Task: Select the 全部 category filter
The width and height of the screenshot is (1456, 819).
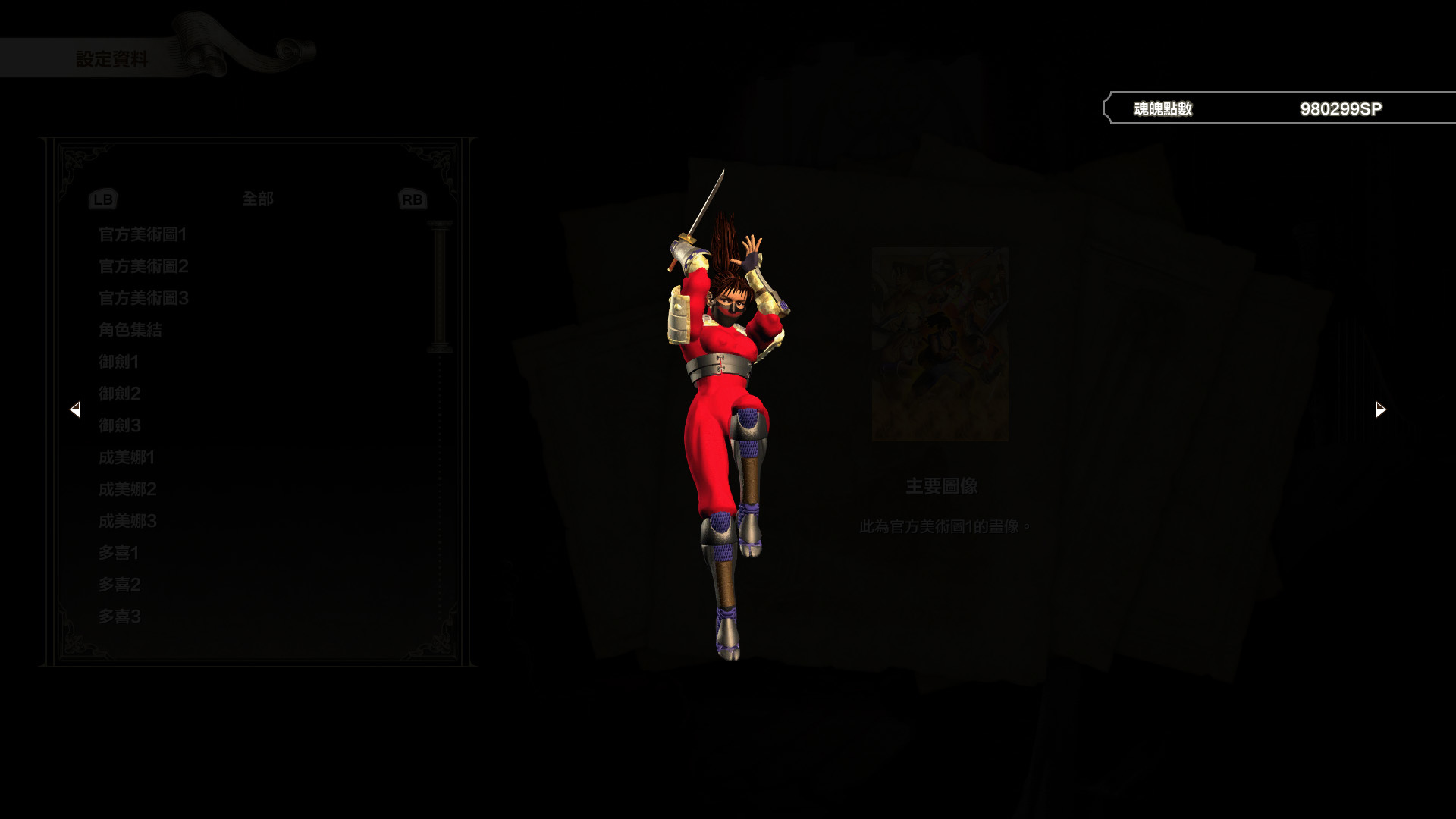Action: pyautogui.click(x=257, y=199)
